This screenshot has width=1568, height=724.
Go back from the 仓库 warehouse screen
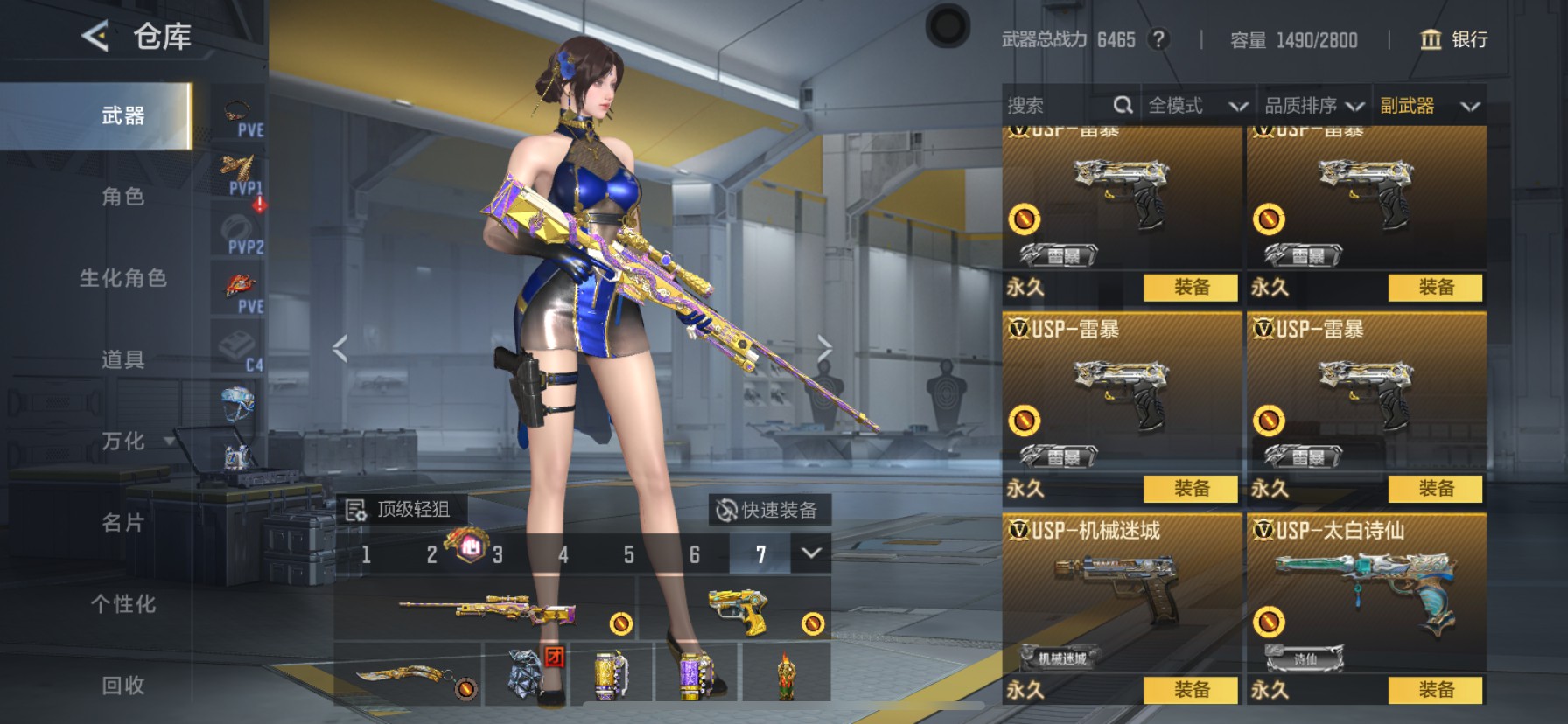tap(95, 37)
